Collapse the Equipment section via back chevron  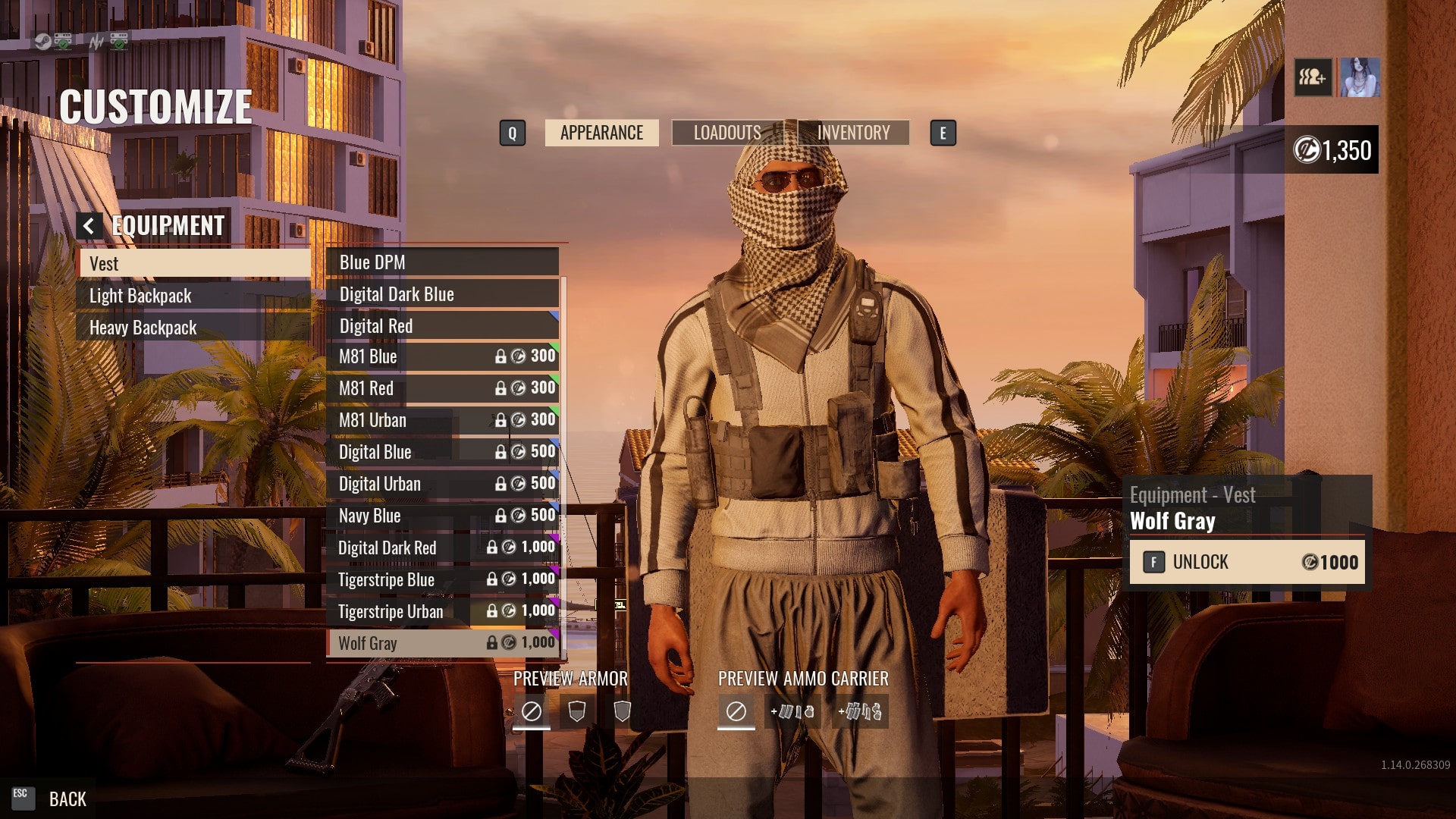point(90,224)
